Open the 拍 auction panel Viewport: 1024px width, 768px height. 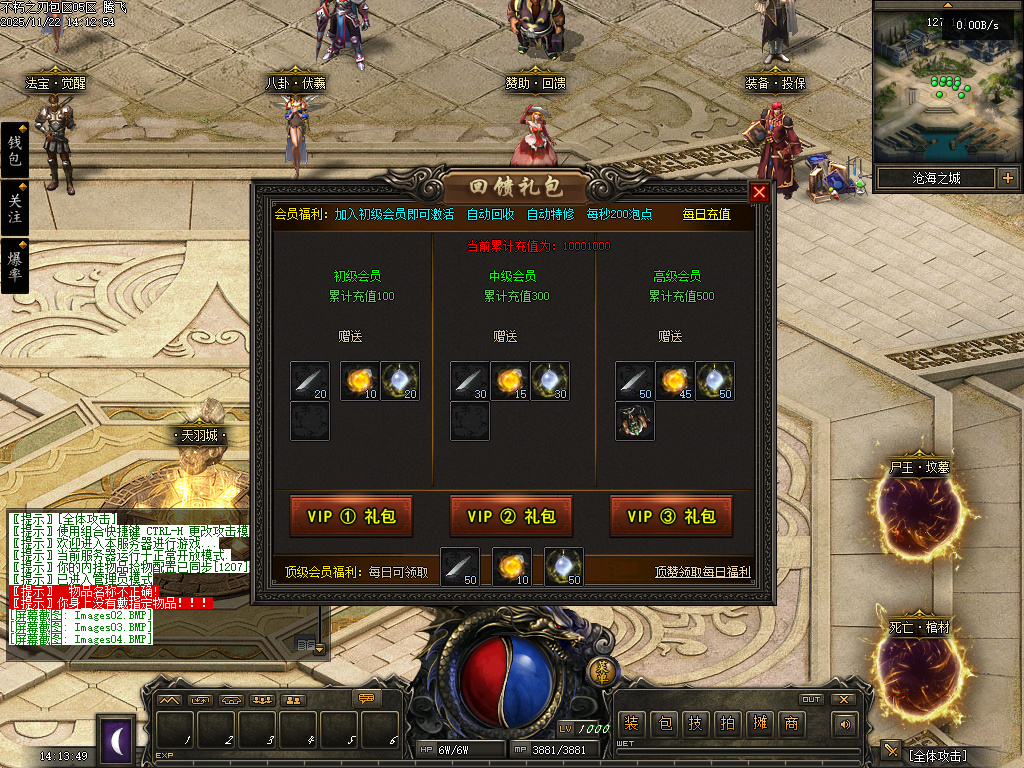pos(728,724)
